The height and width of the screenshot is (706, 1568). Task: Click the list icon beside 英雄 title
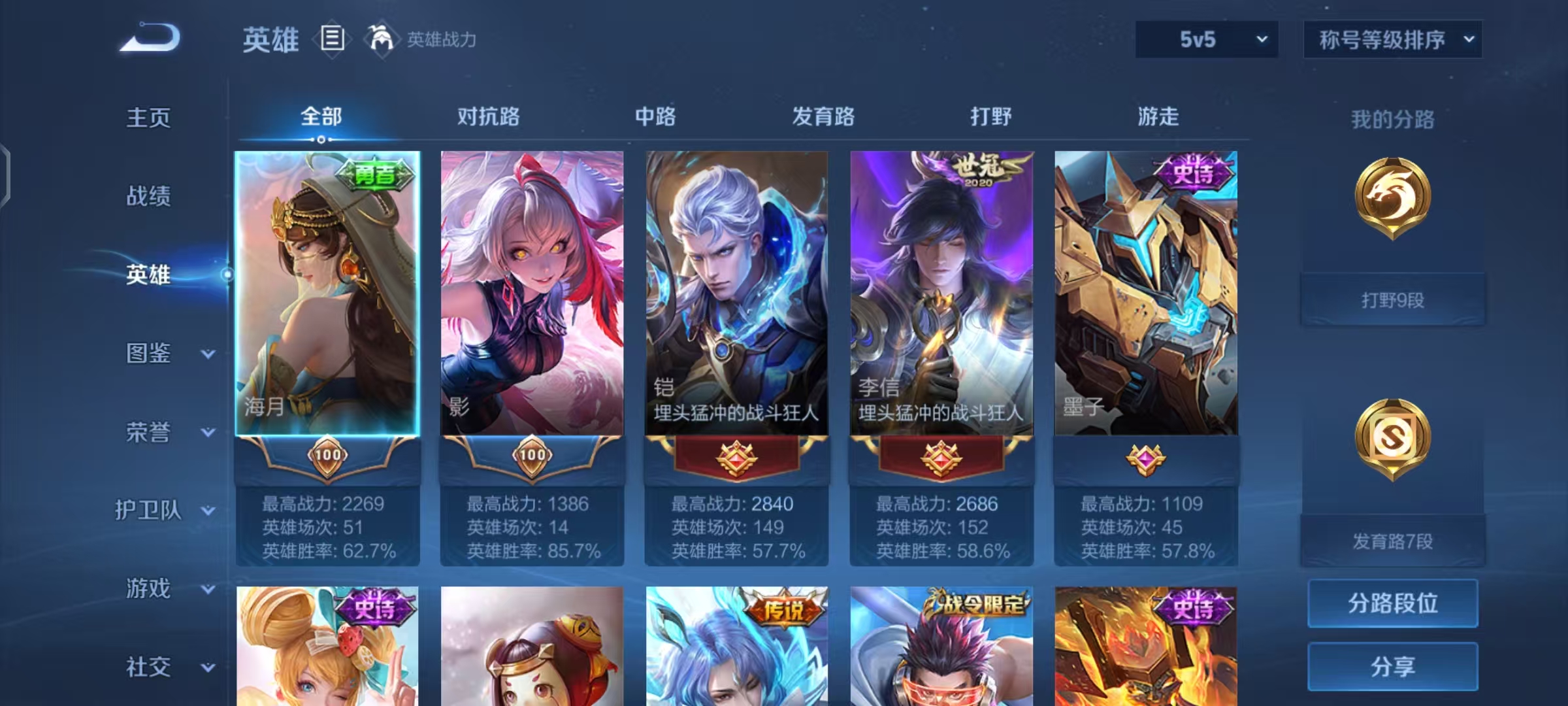click(332, 39)
